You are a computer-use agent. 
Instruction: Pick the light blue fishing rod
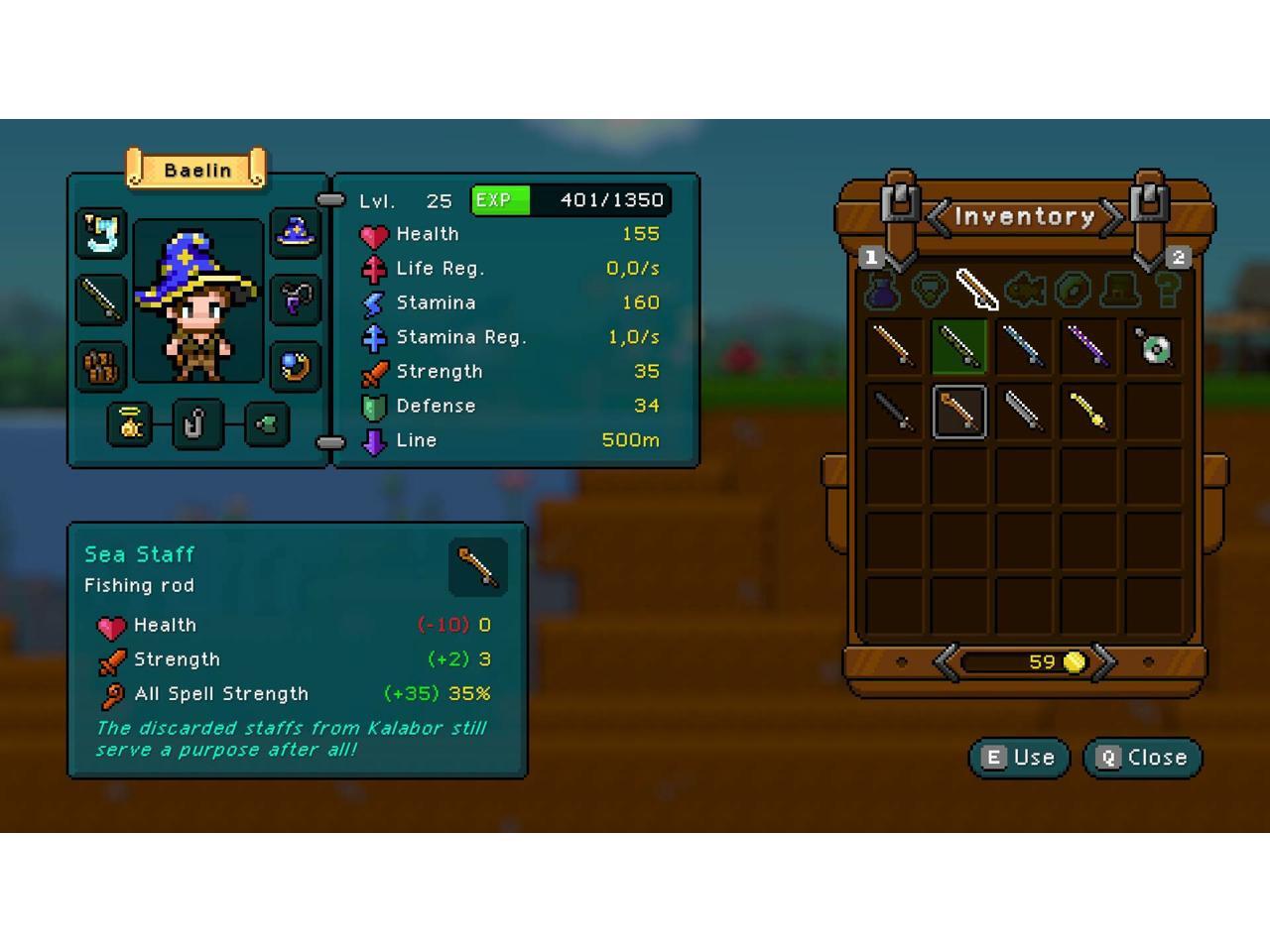[x=1024, y=346]
